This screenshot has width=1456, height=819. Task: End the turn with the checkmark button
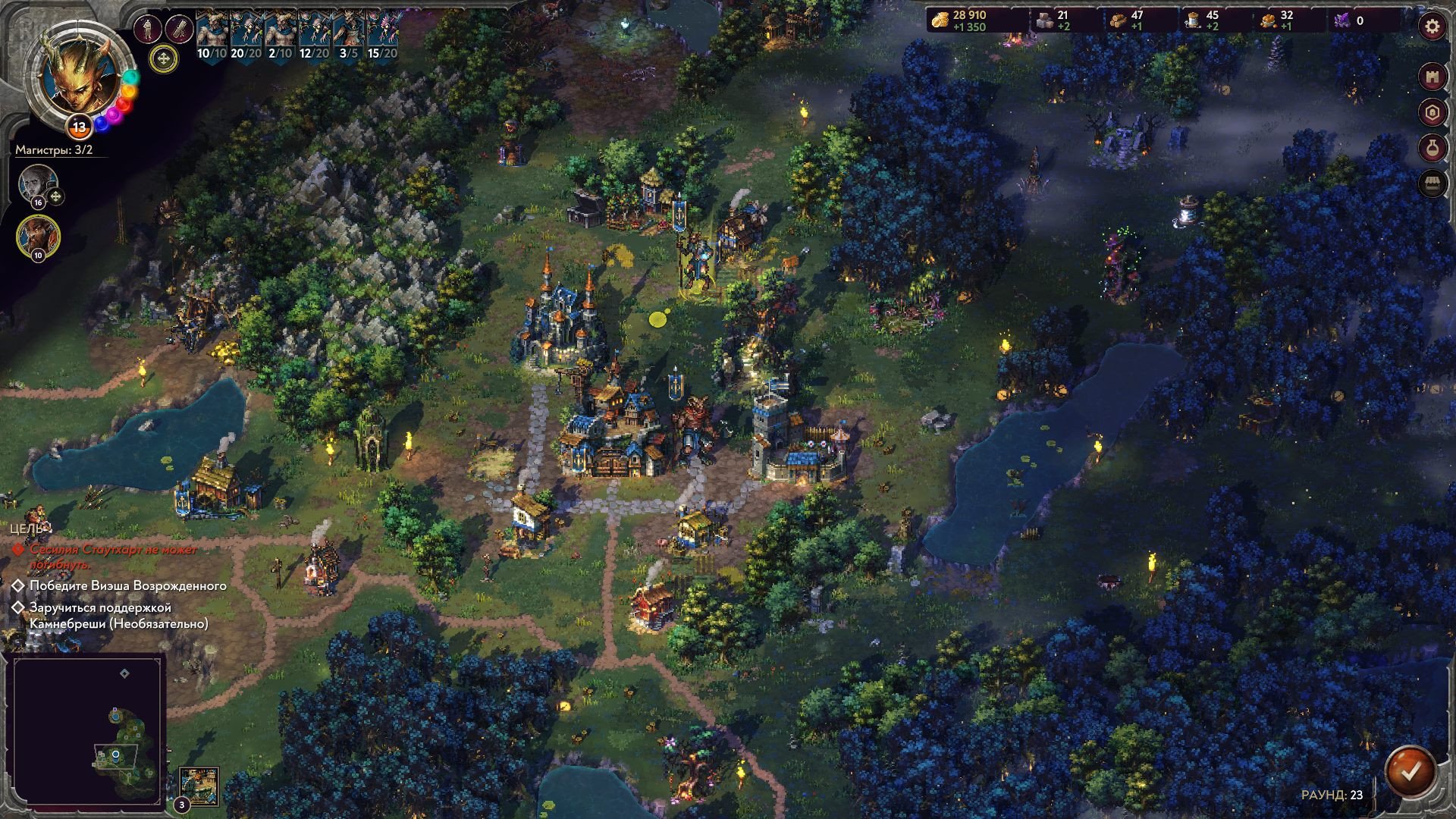[x=1410, y=772]
